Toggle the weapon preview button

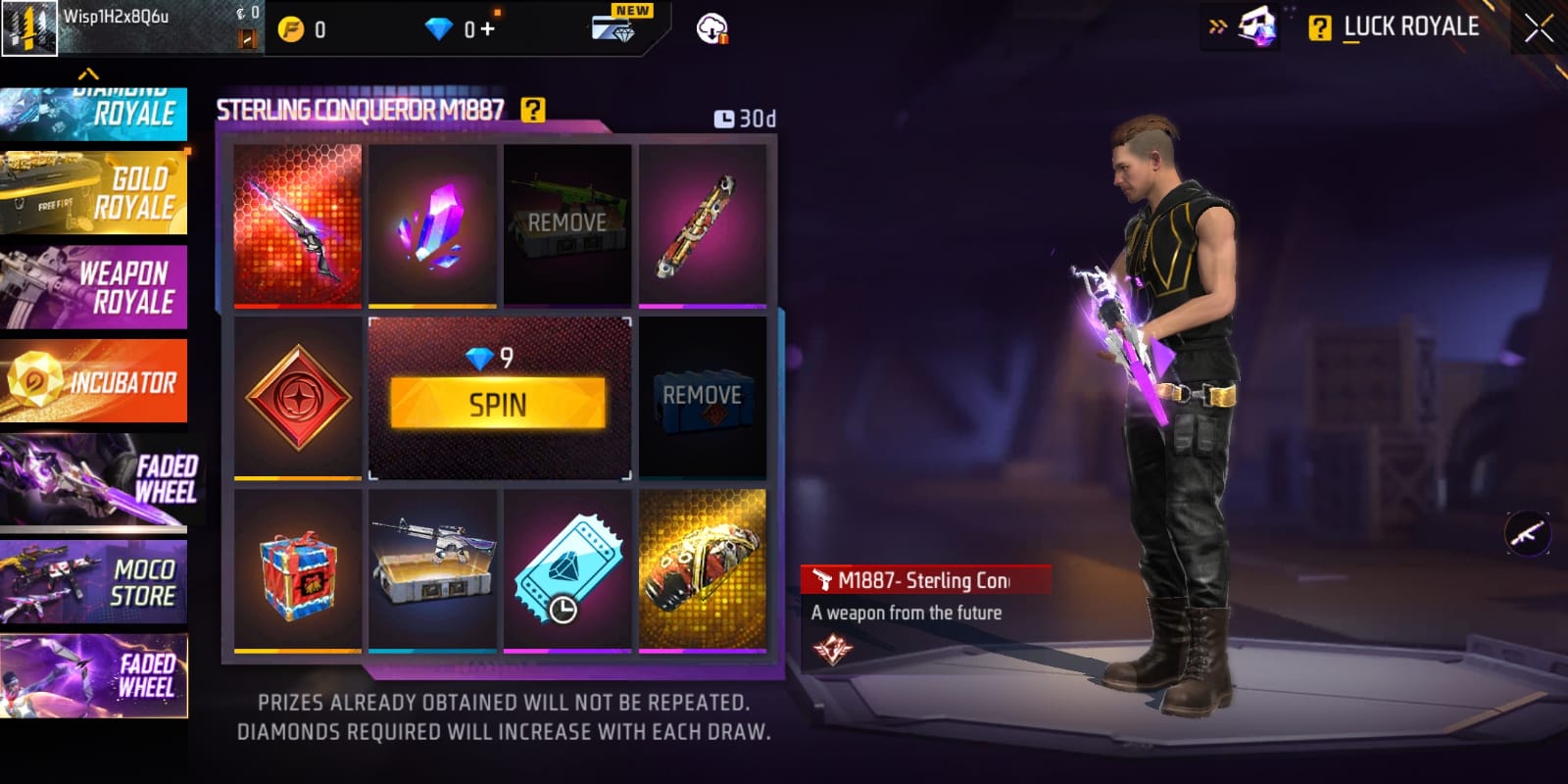1527,534
